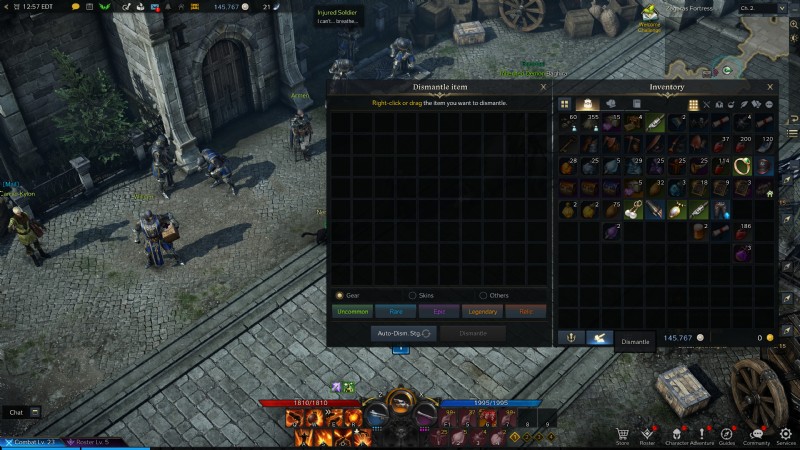The height and width of the screenshot is (450, 800).
Task: Select the Gear radio option
Action: (x=340, y=295)
